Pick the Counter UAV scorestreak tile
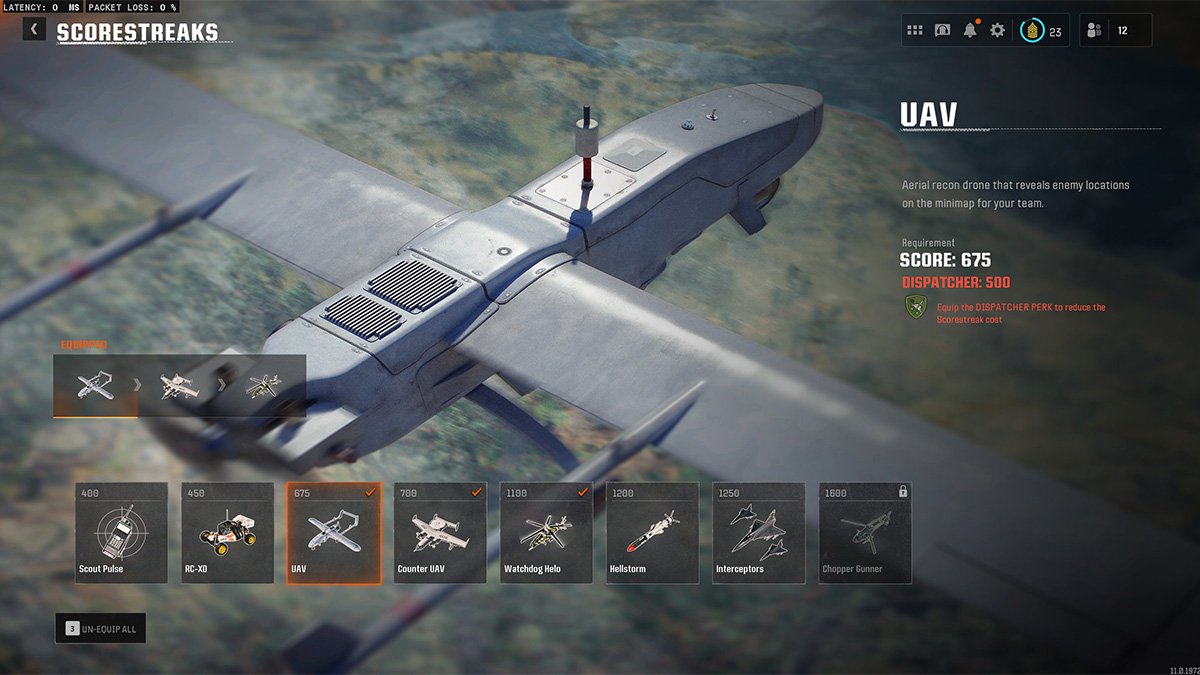Viewport: 1200px width, 675px height. coord(440,533)
